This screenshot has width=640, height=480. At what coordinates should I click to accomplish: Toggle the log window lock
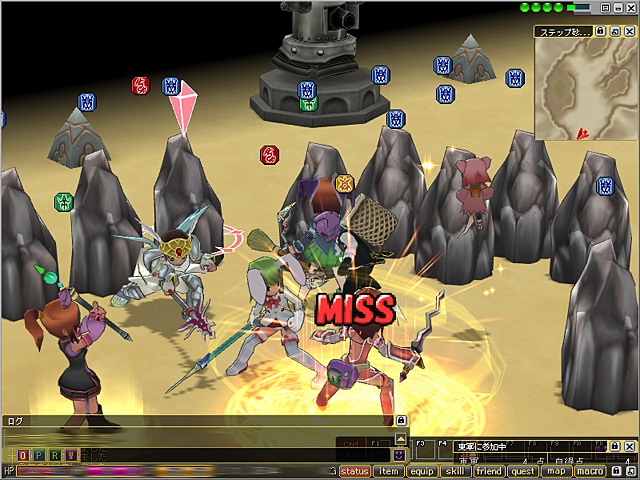401,421
